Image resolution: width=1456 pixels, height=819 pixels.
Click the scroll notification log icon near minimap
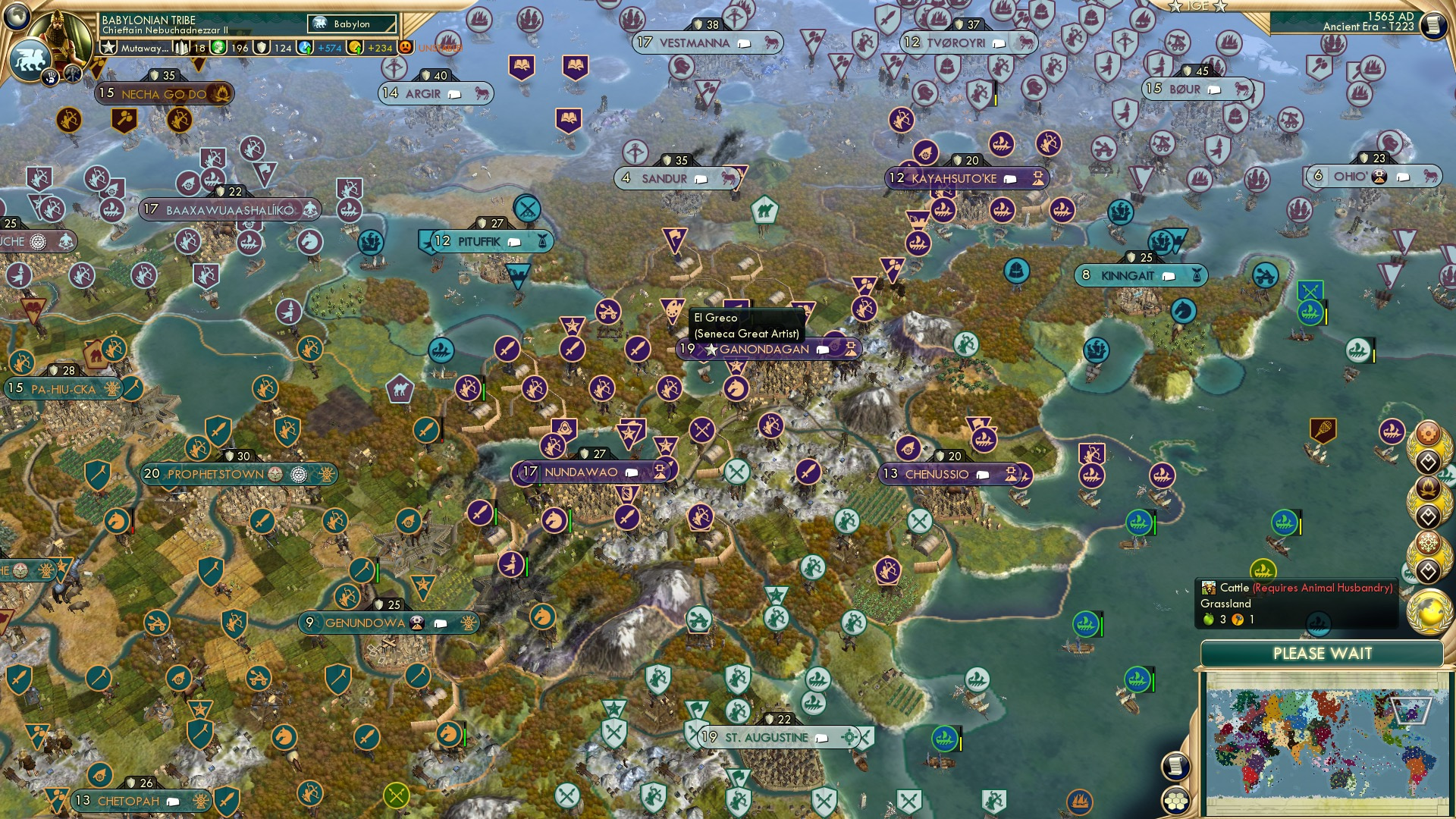pos(1177,766)
